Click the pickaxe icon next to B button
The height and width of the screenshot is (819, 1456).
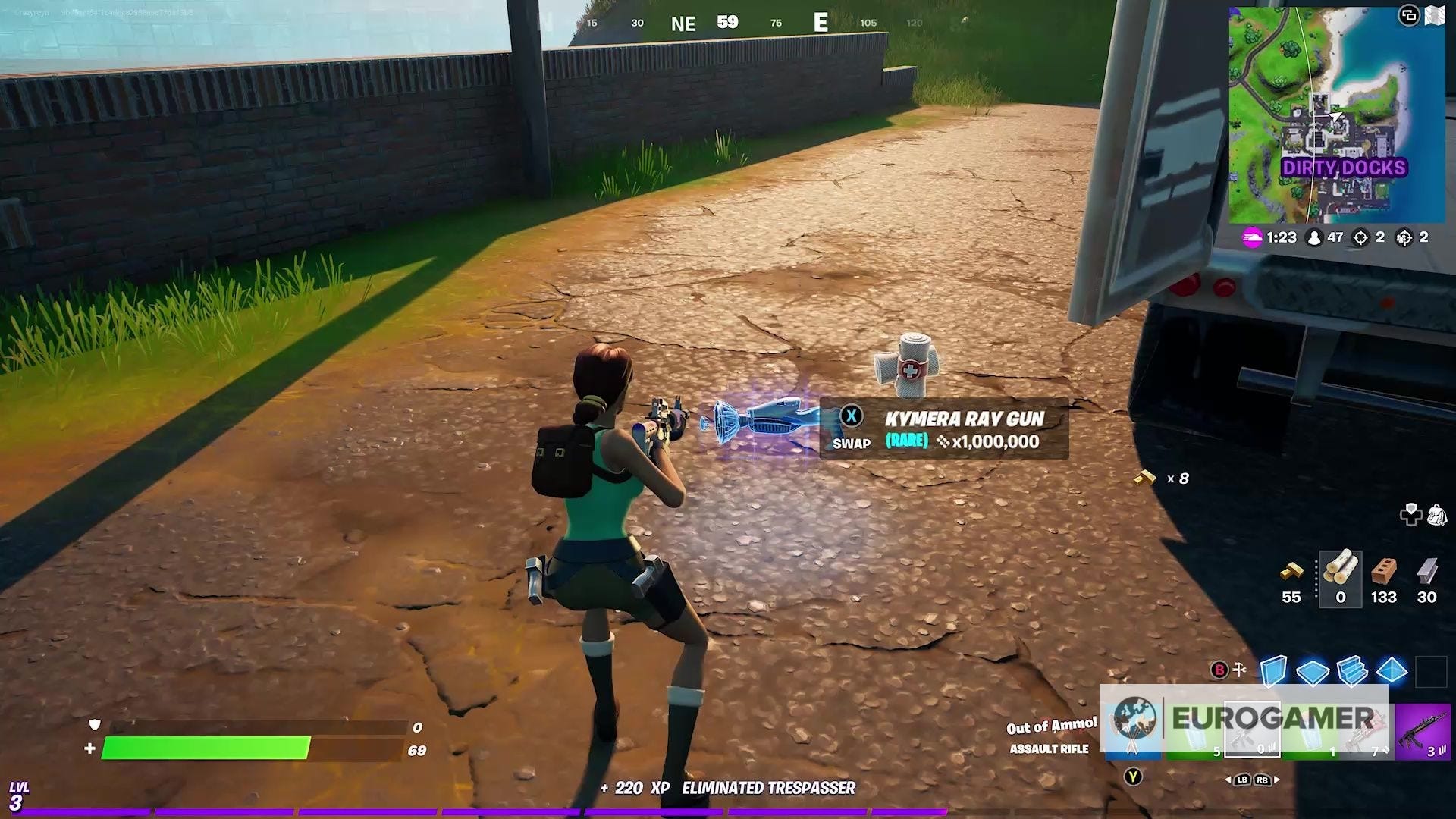point(1239,669)
